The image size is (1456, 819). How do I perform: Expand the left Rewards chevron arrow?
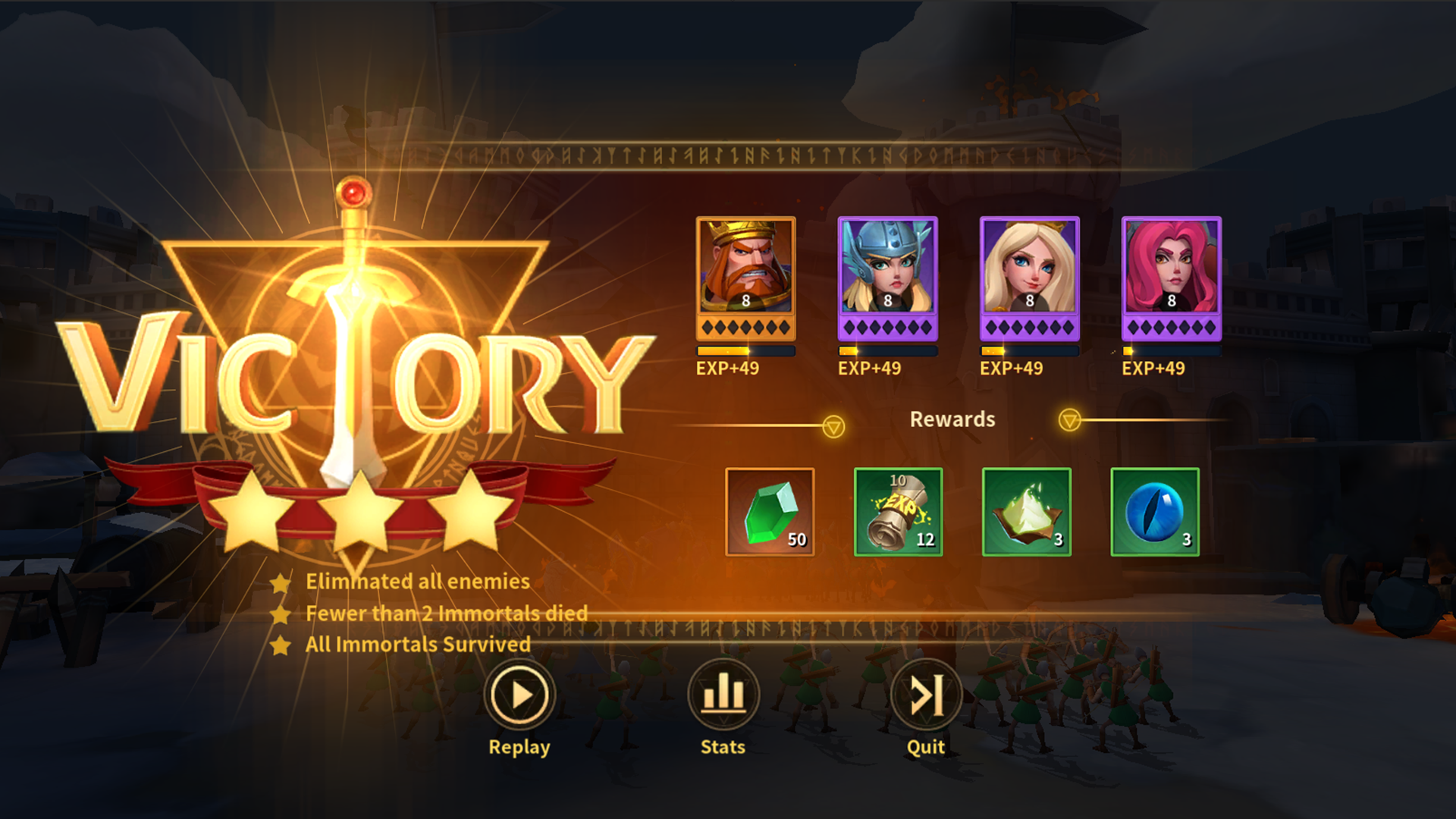pos(833,425)
